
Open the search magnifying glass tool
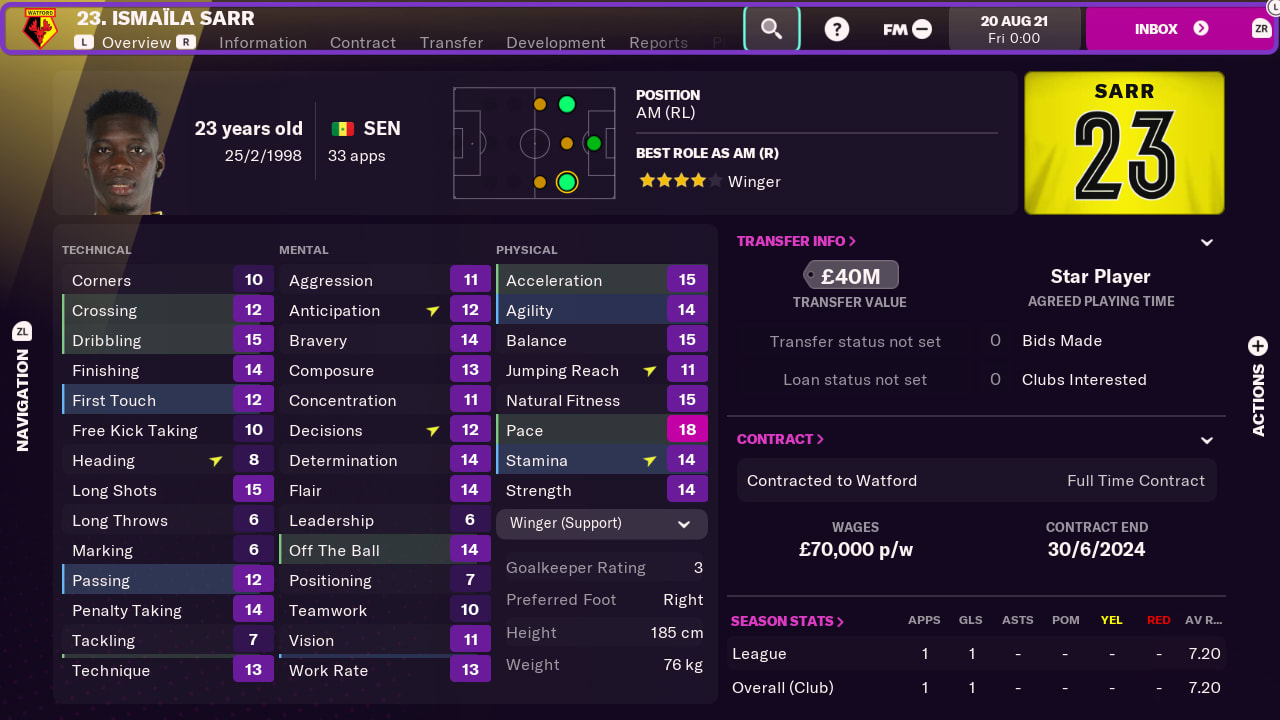click(x=771, y=28)
